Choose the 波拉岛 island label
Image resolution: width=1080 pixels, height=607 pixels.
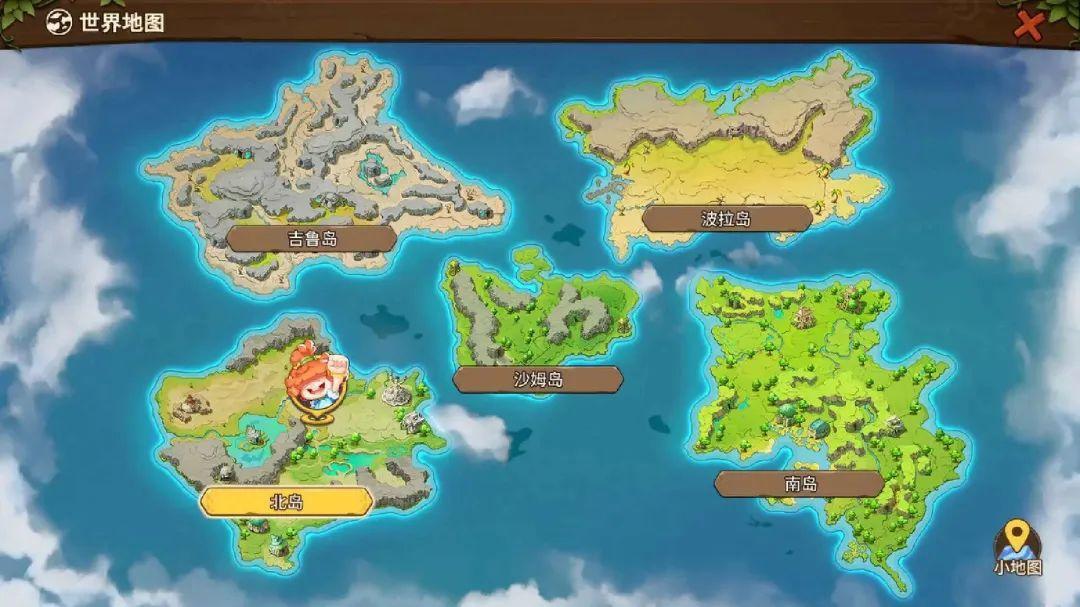pos(726,218)
